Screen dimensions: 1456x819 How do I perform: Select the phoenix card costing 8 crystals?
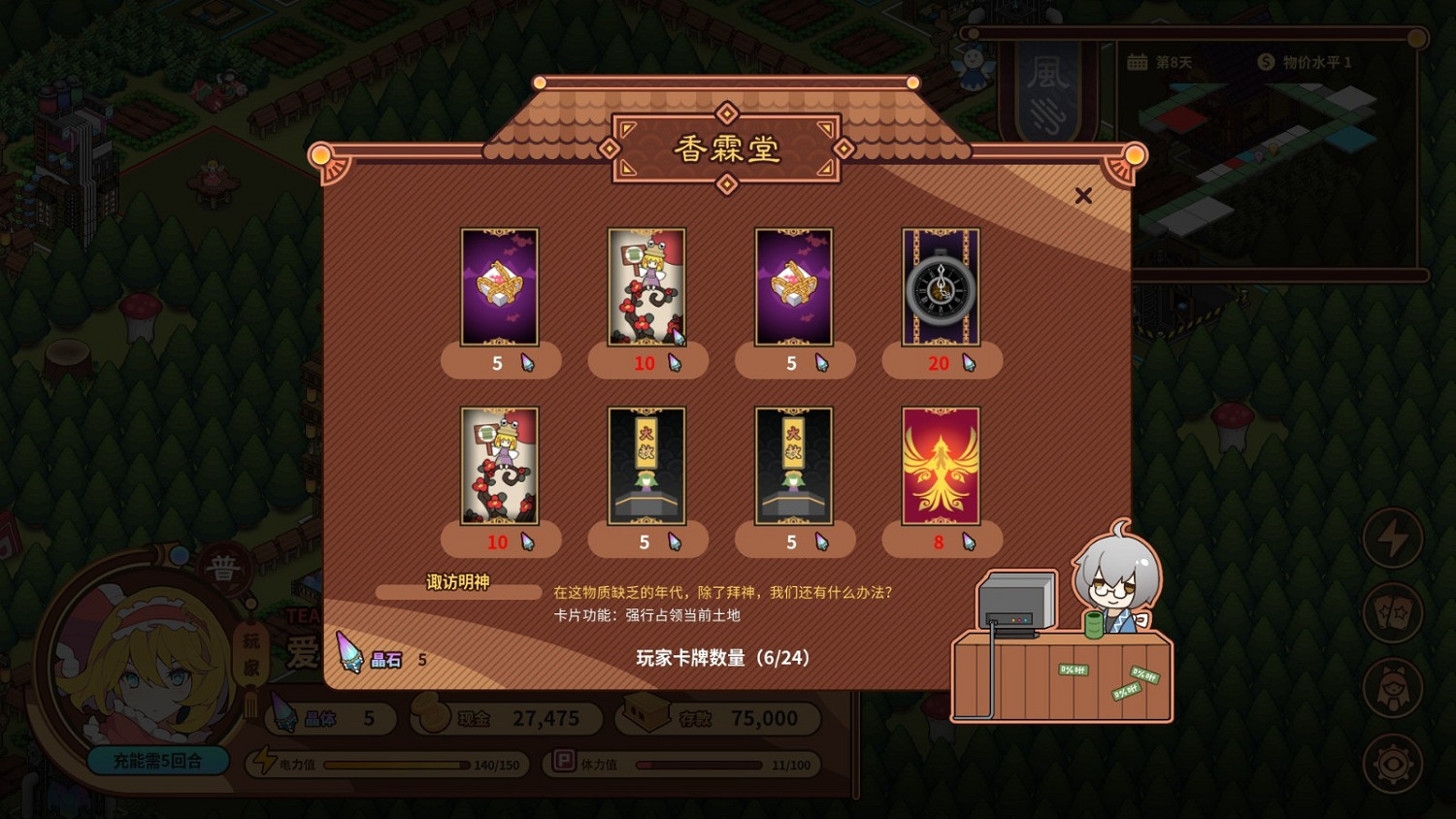942,466
